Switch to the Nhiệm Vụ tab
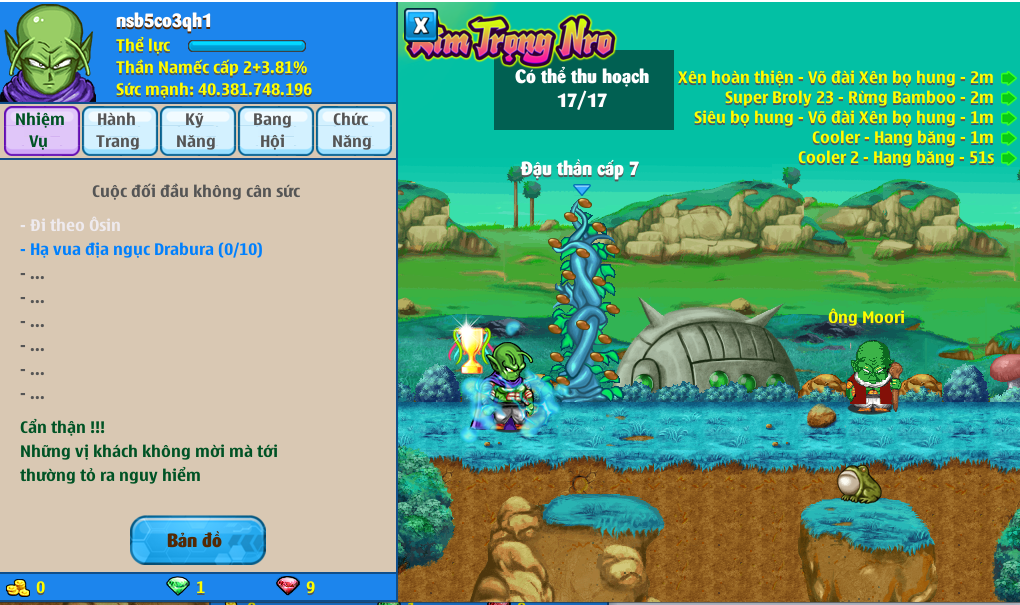 click(41, 131)
